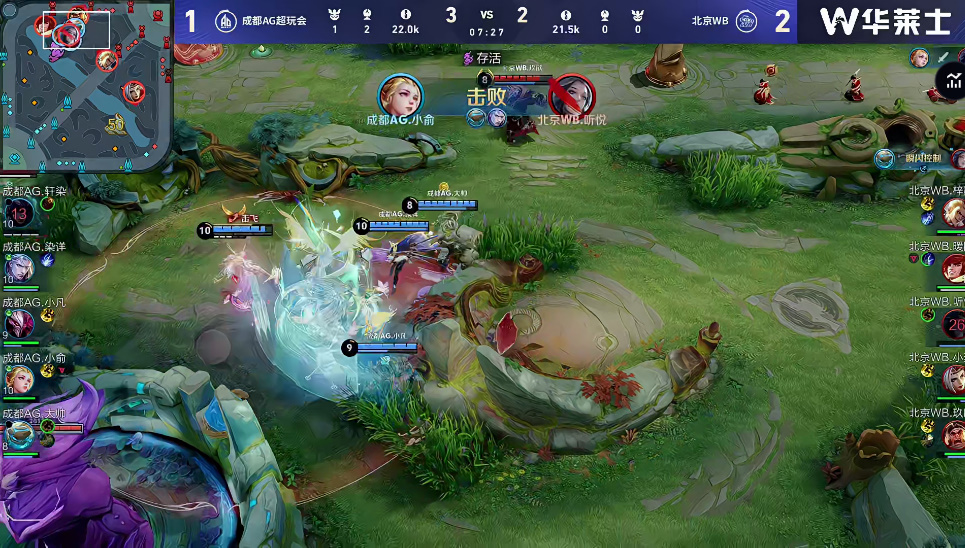Open the match statistics chart button
Screen dimensions: 965x548
point(951,82)
